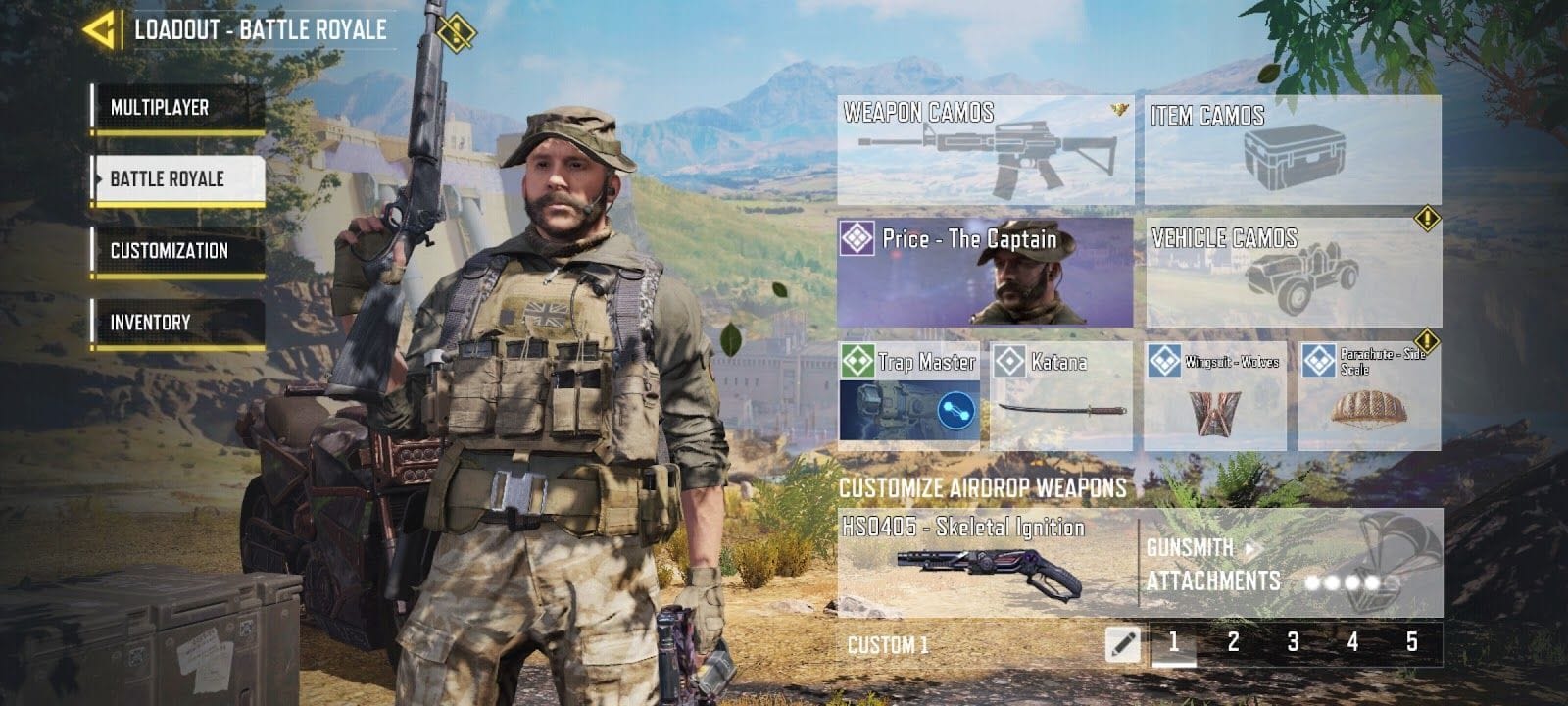The width and height of the screenshot is (1568, 706).
Task: Switch to custom loadout slot 5
Action: point(1412,642)
